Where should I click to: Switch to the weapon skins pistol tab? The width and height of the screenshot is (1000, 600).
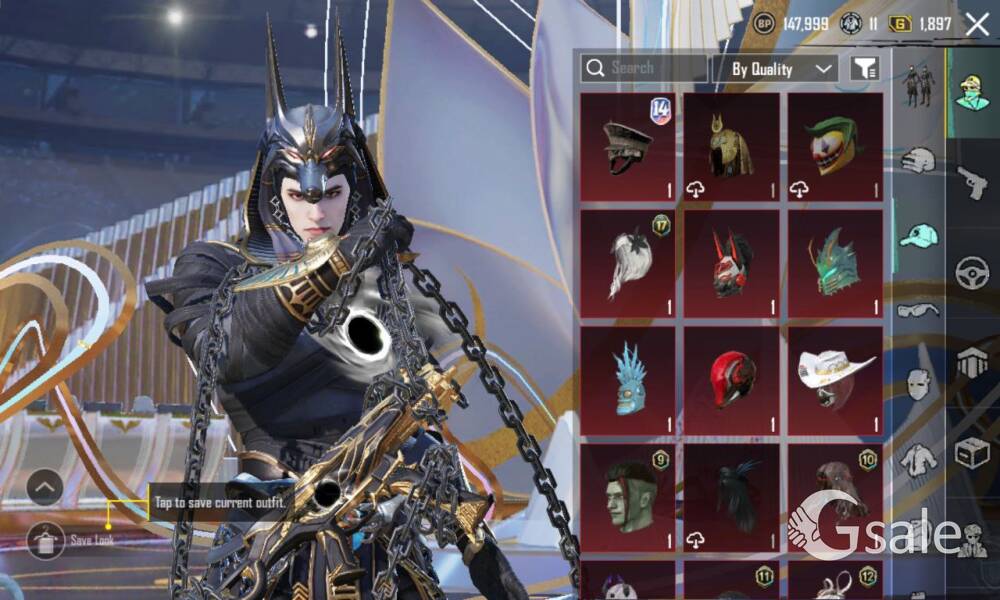pyautogui.click(x=971, y=182)
